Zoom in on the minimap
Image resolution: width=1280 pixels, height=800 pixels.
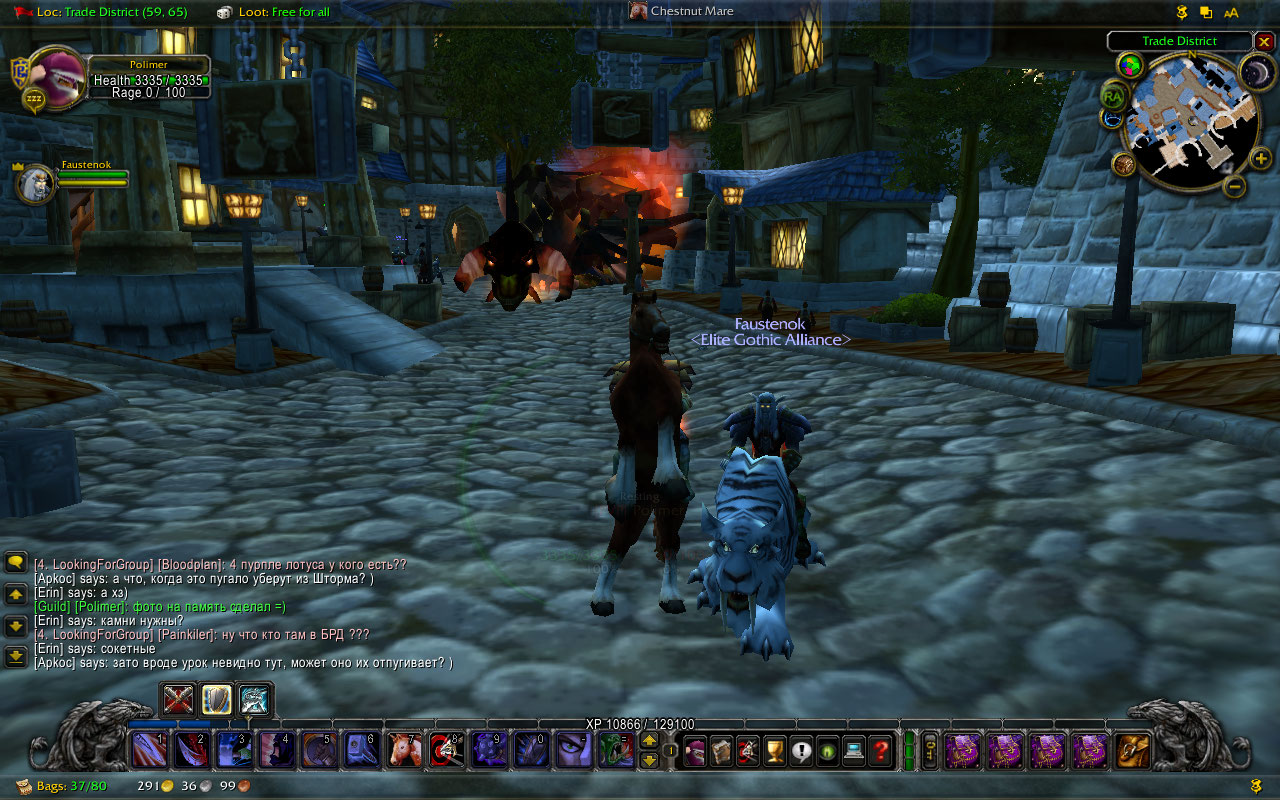(x=1260, y=158)
